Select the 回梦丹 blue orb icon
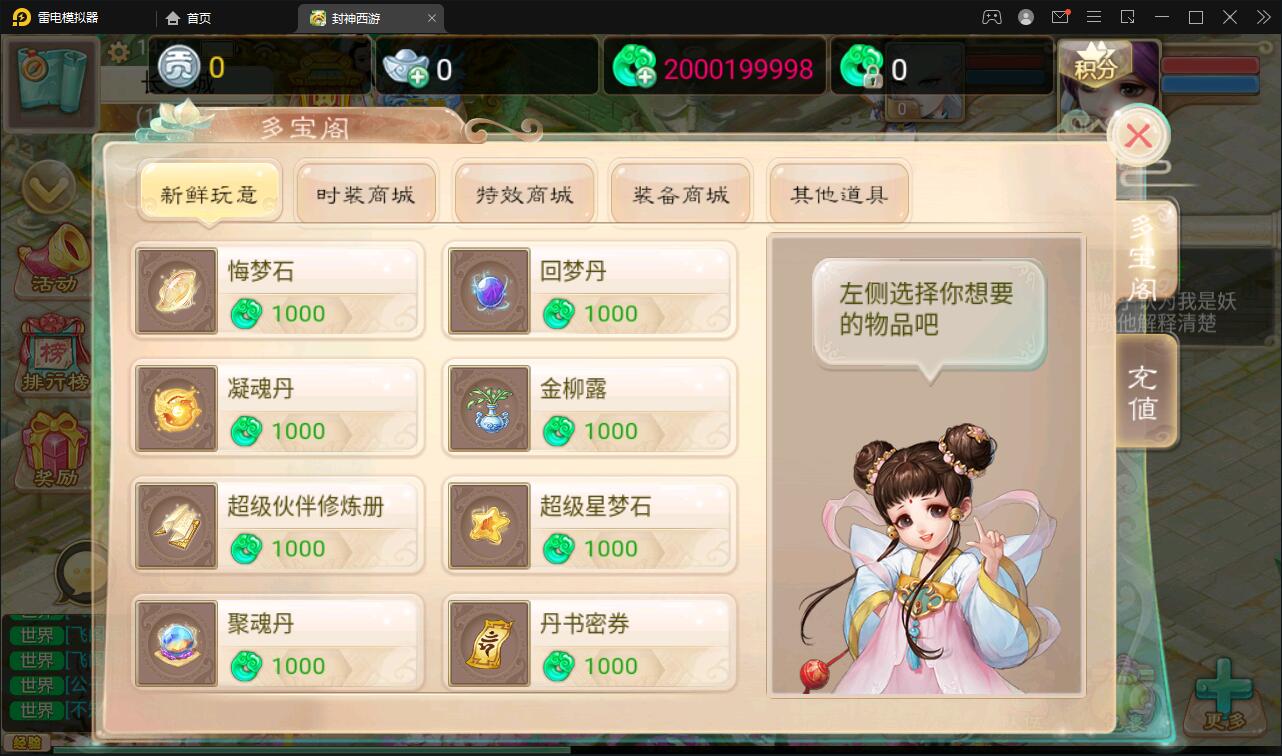The width and height of the screenshot is (1282, 756). (488, 290)
